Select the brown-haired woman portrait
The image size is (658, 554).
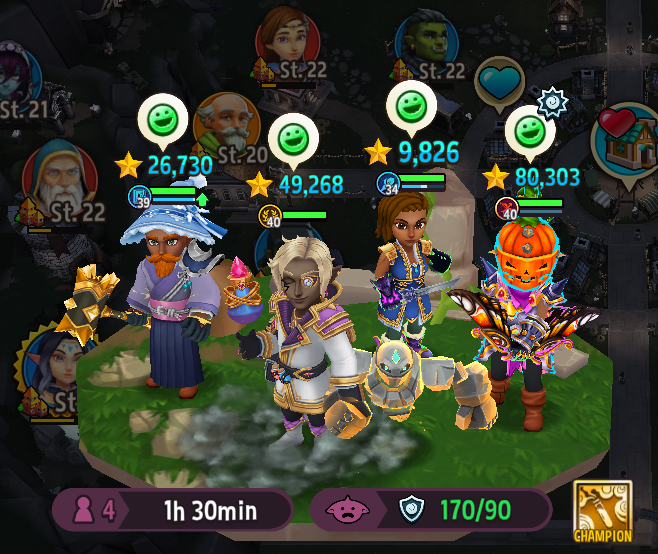[286, 38]
